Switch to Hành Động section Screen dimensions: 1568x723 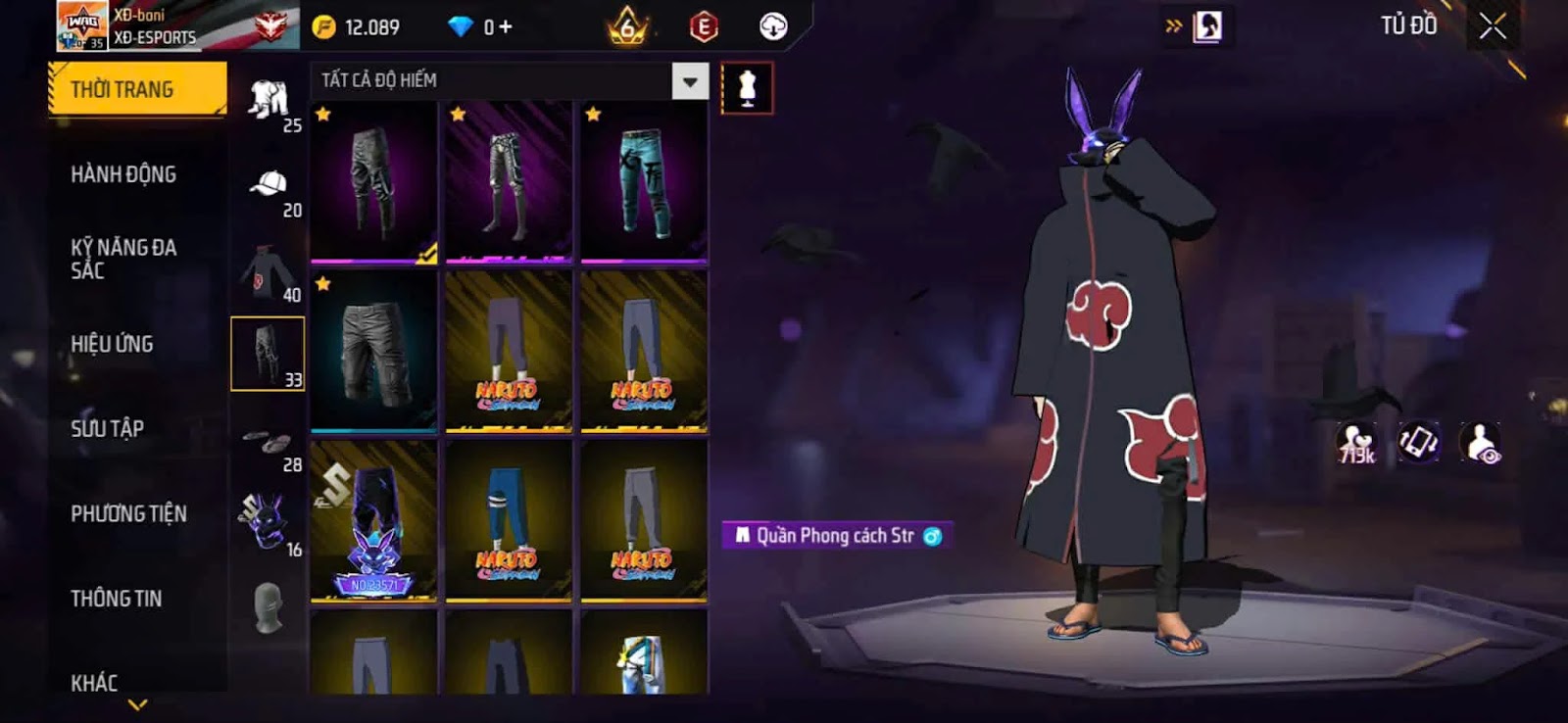123,174
